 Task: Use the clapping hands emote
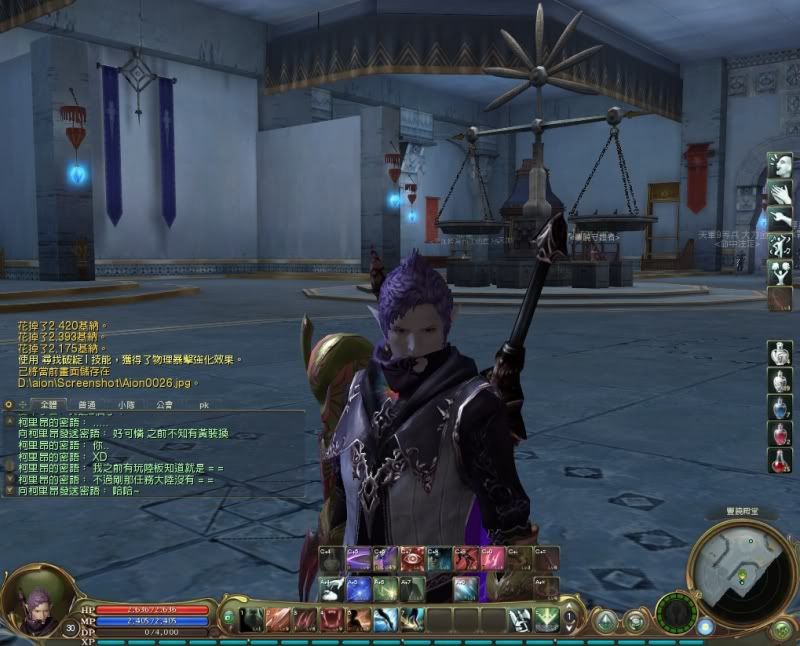point(780,191)
